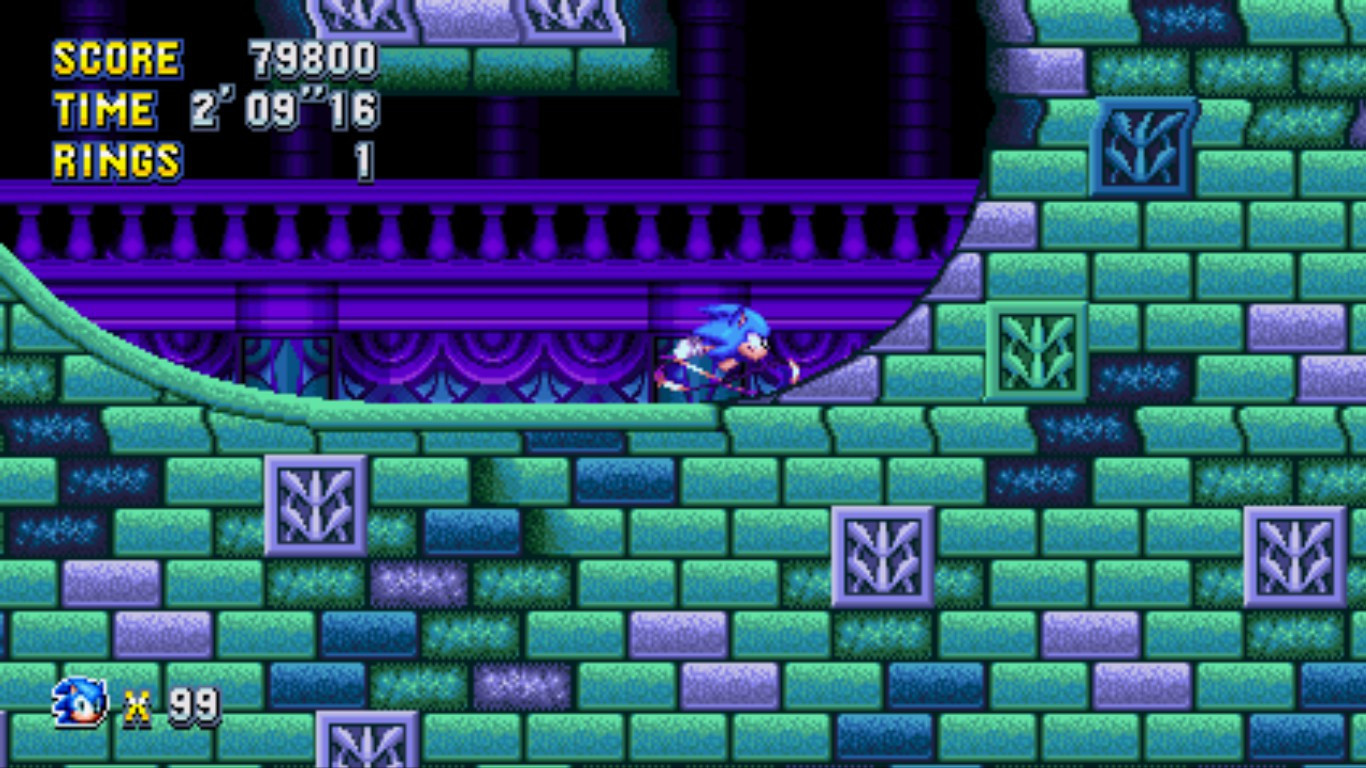Viewport: 1366px width, 768px height.
Task: Click the Sonic life counter icon
Action: pos(77,704)
